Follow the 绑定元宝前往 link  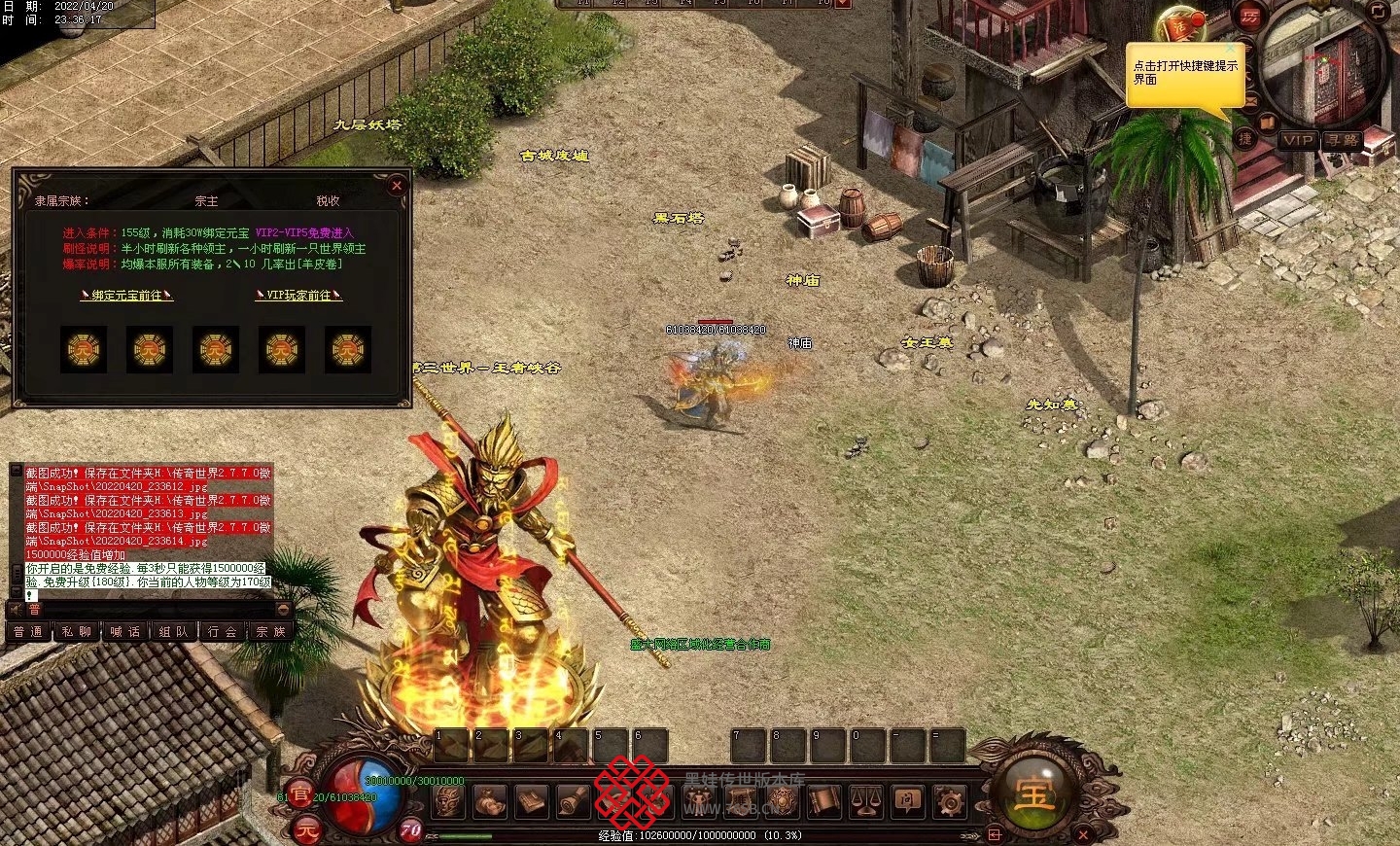[126, 295]
